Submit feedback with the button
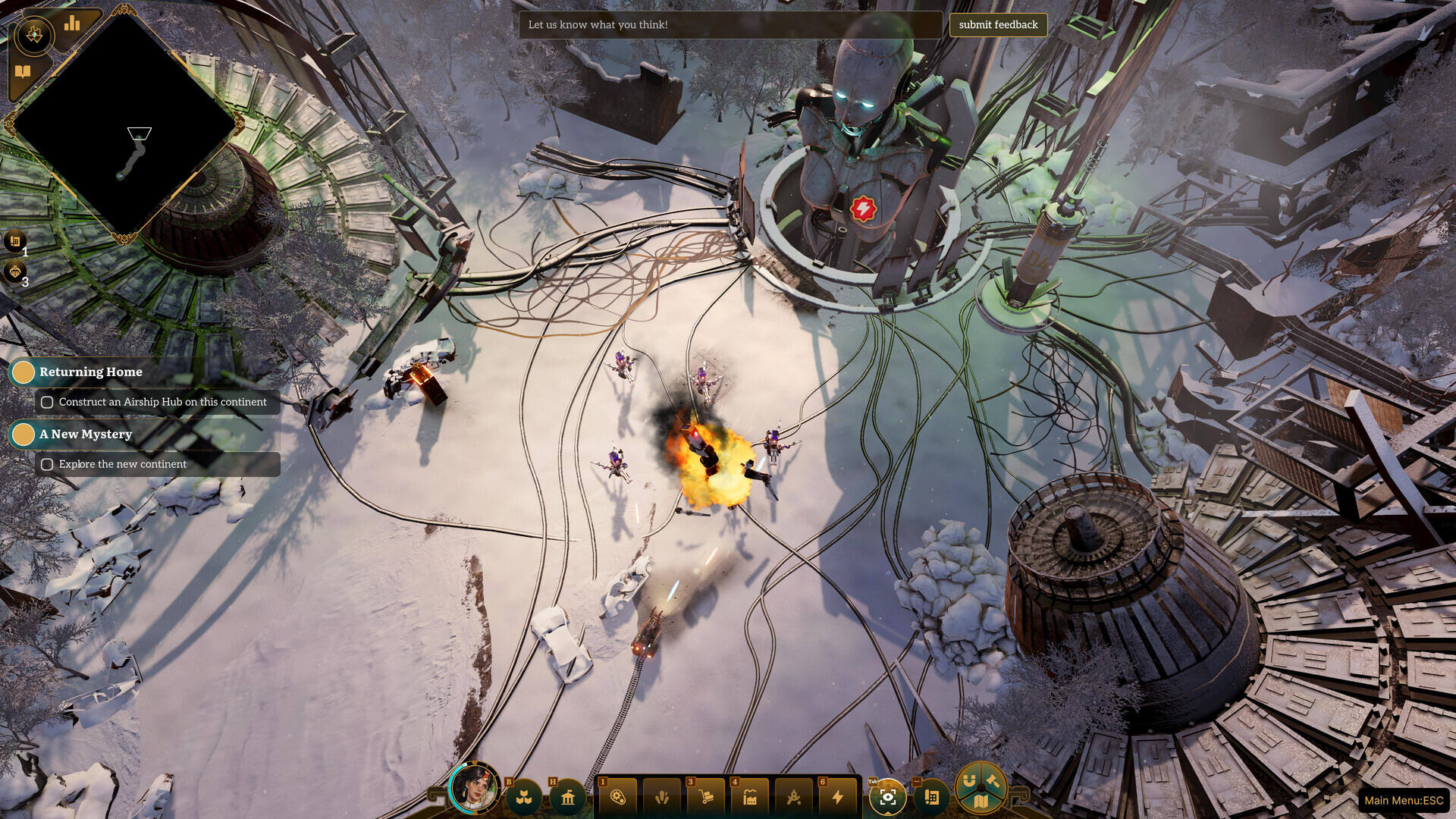 point(998,25)
